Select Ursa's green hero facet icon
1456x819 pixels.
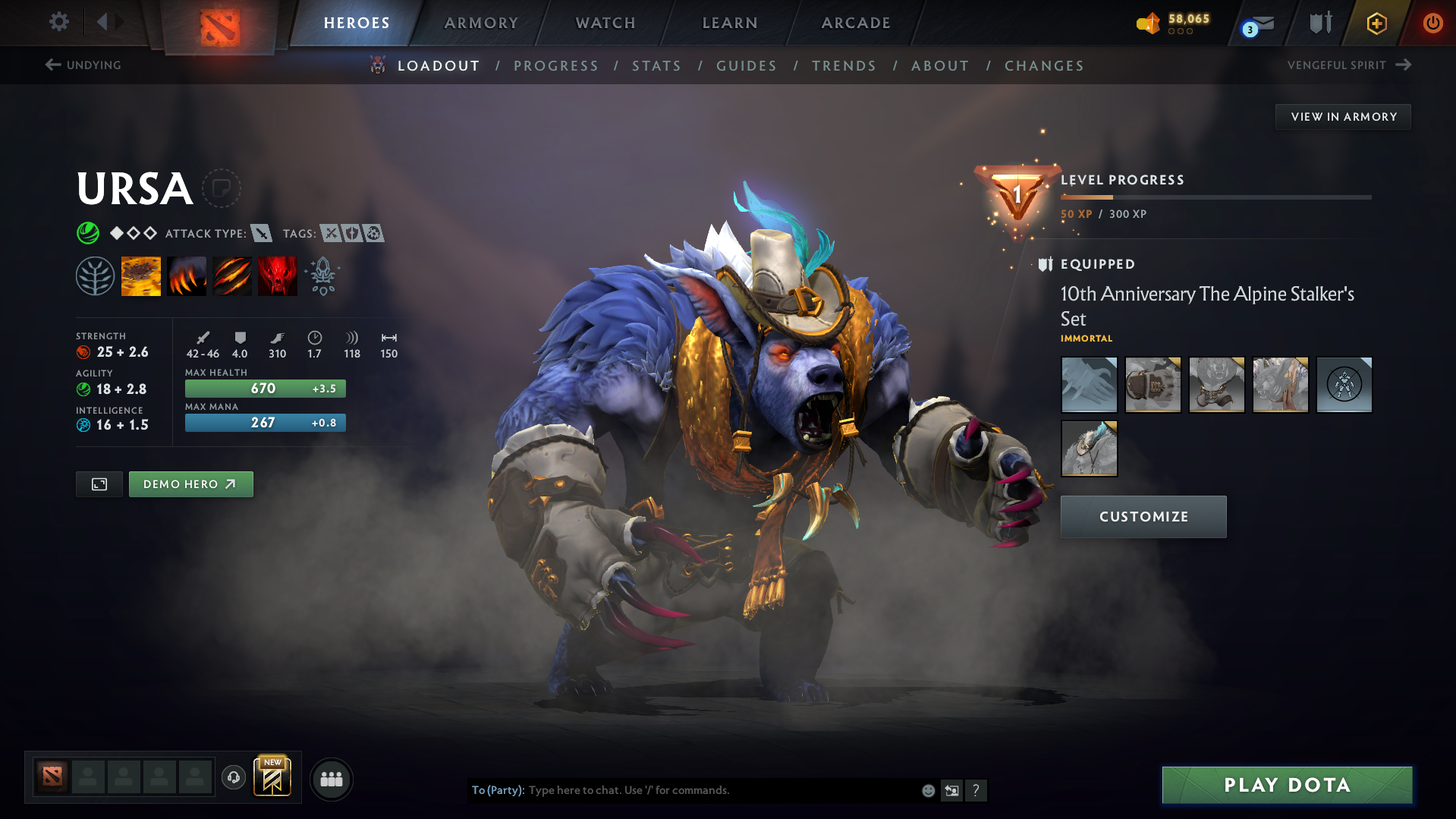[x=89, y=233]
